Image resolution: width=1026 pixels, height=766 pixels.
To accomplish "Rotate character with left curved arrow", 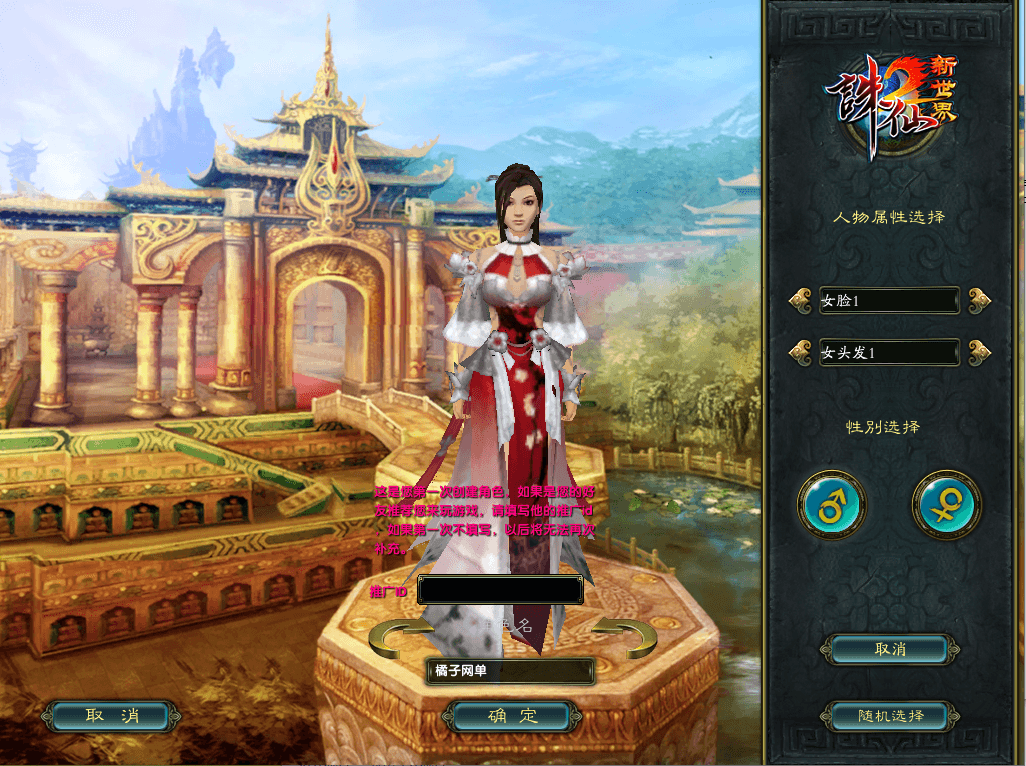I will click(x=393, y=637).
